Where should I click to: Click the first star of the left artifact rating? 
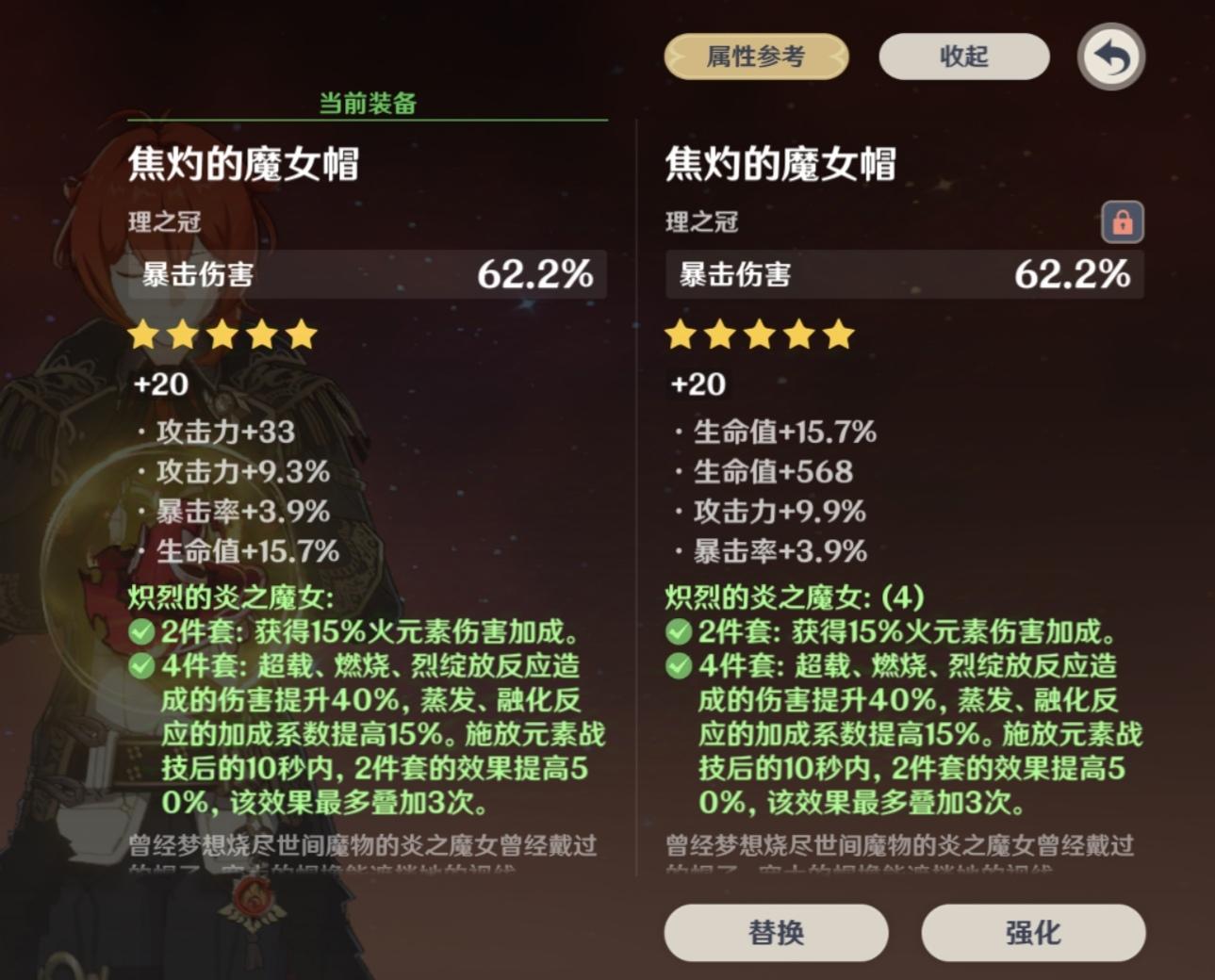[x=142, y=334]
